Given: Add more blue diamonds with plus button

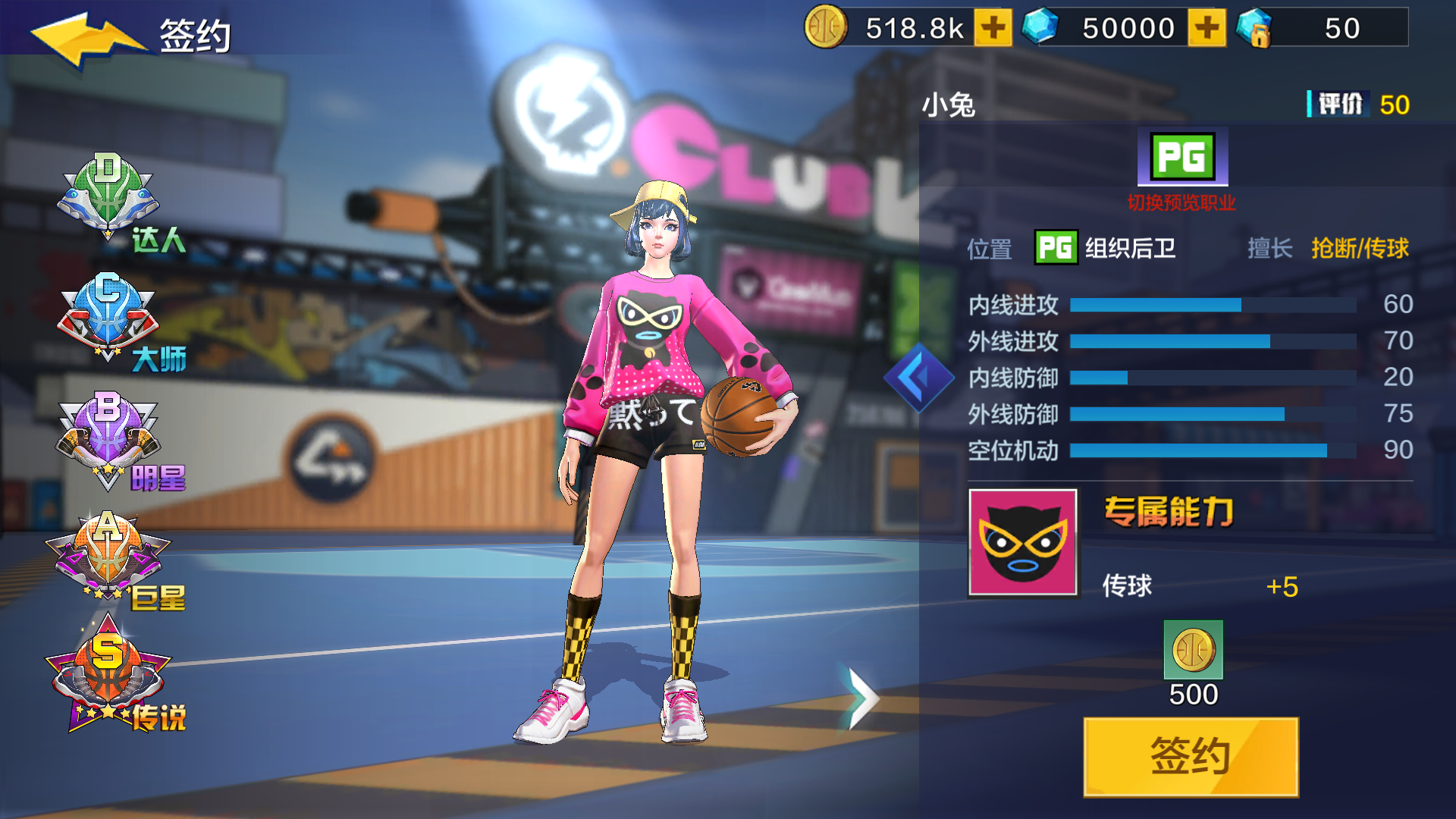Looking at the screenshot, I should click(1207, 28).
